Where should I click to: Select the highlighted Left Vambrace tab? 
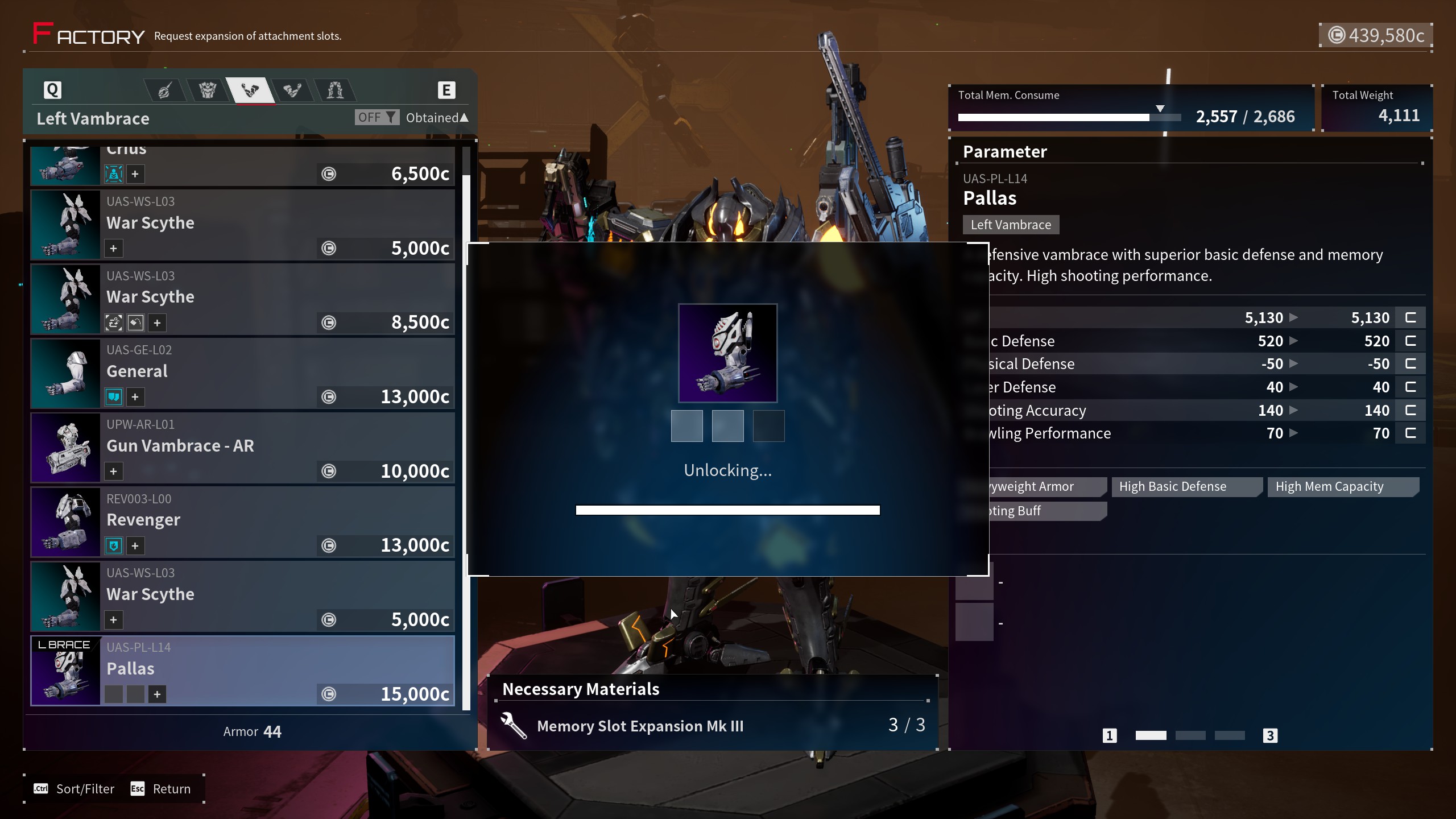250,90
